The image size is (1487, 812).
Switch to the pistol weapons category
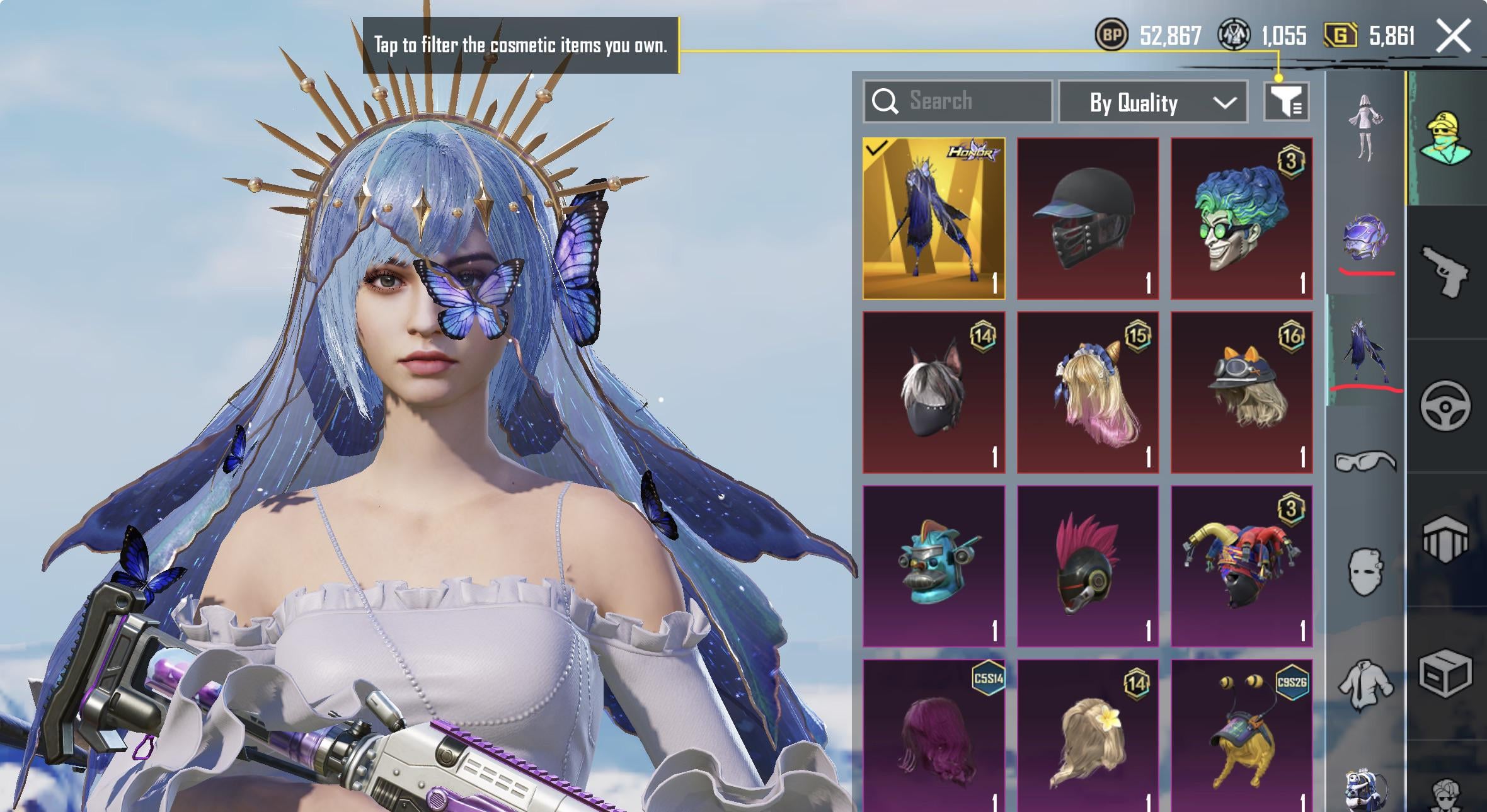pos(1445,271)
